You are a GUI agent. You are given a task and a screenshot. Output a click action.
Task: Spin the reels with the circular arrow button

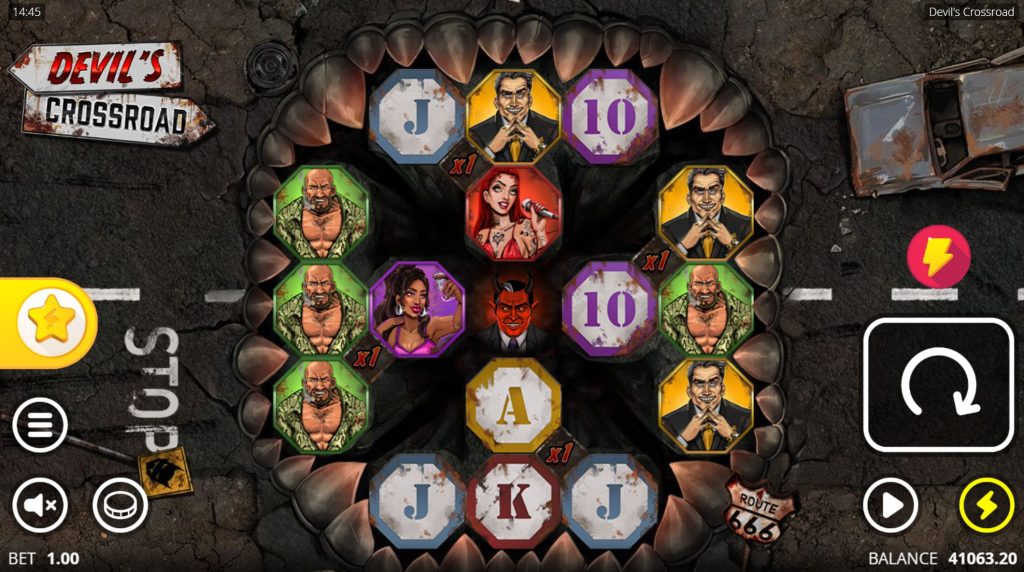(x=938, y=385)
